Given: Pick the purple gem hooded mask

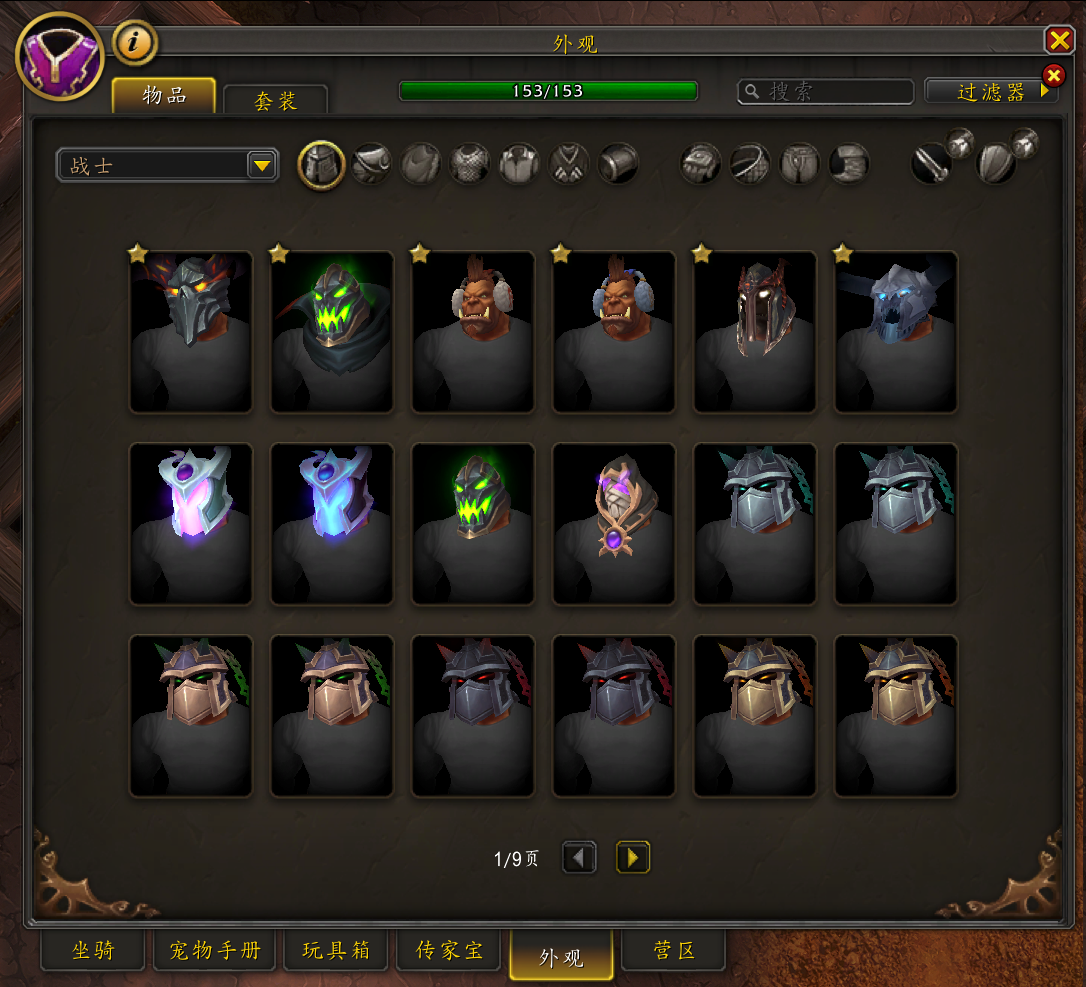Looking at the screenshot, I should (614, 524).
